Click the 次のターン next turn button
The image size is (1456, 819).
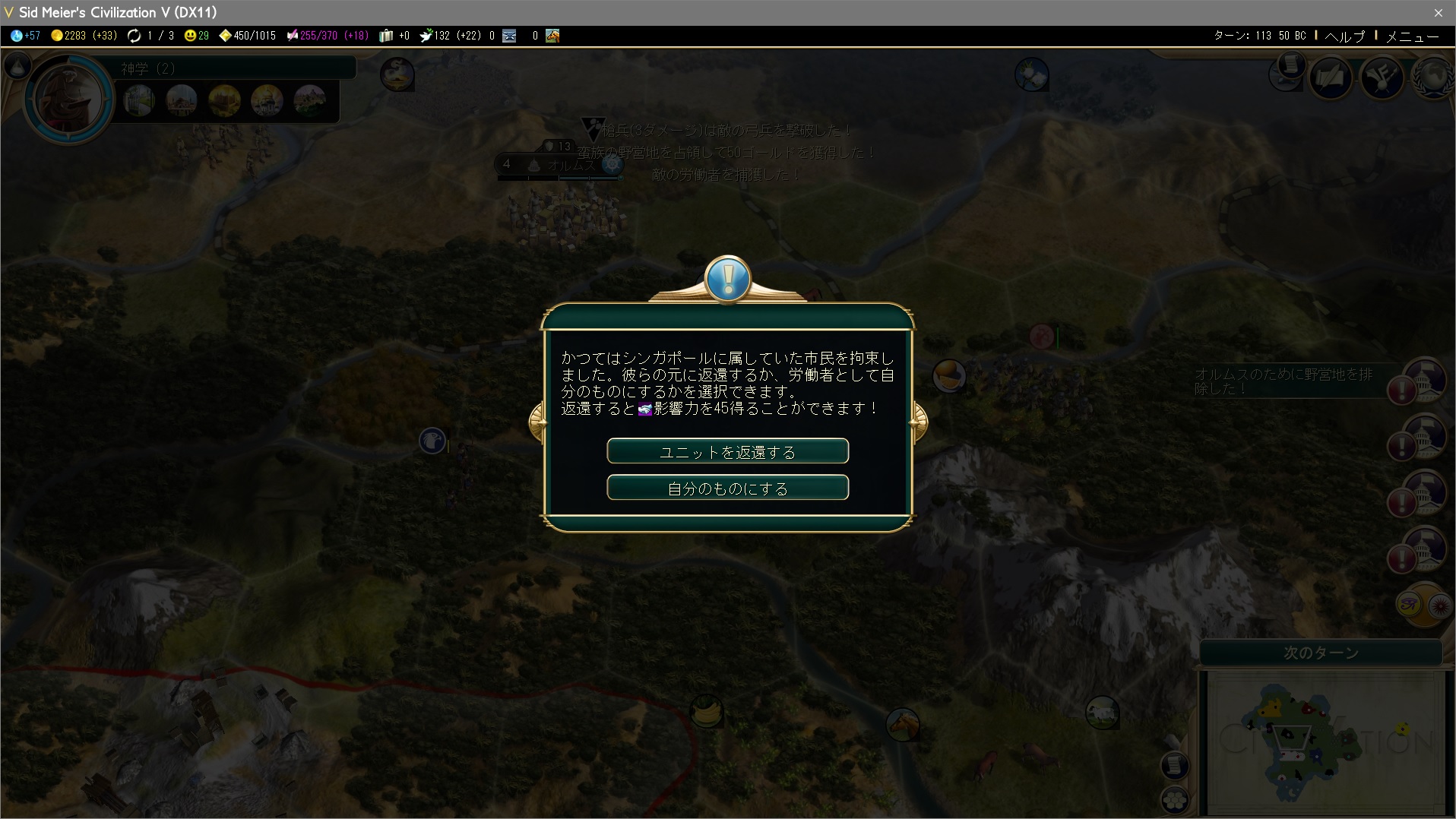click(x=1321, y=653)
